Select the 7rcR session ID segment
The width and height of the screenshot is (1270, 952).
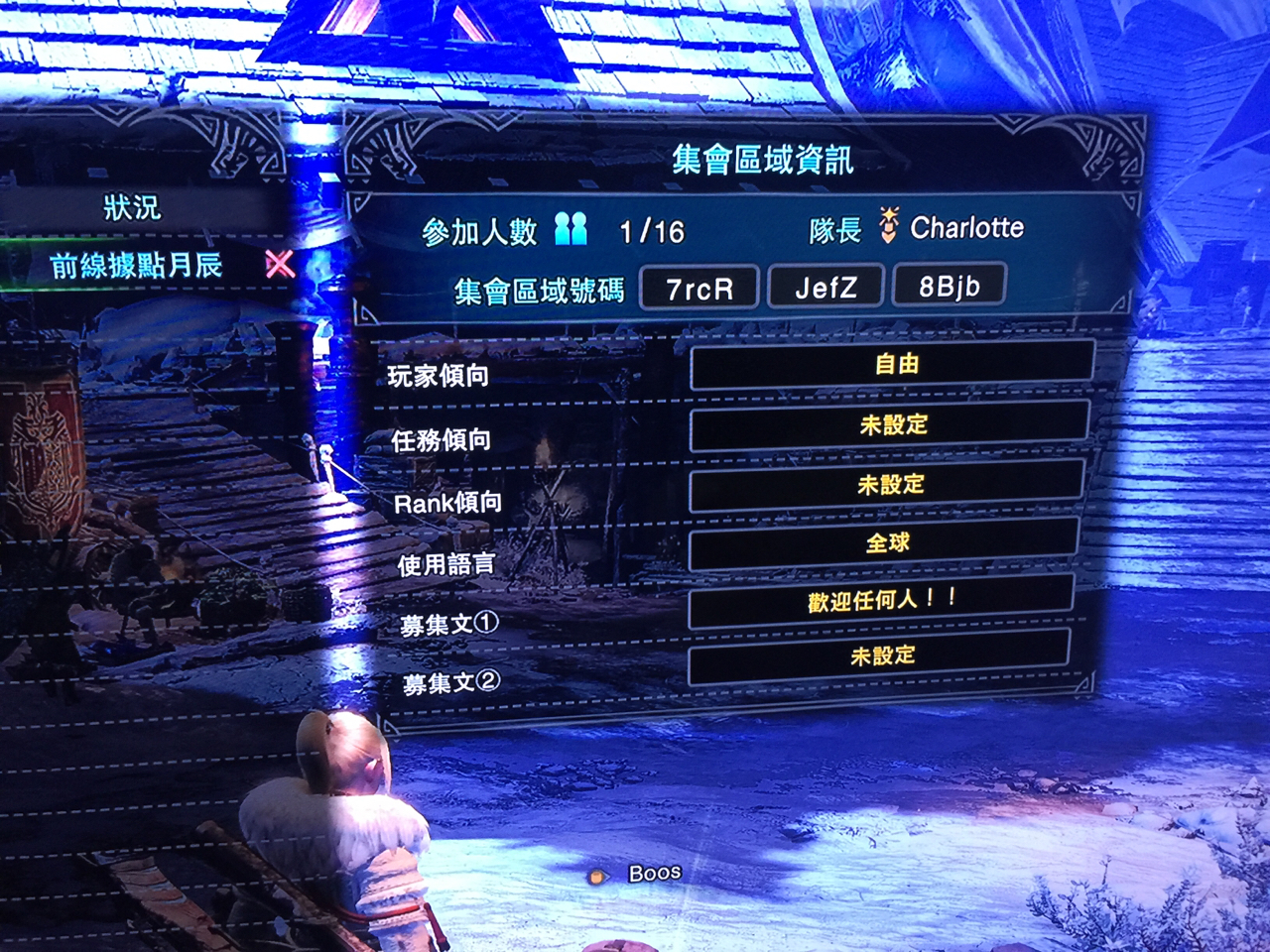pos(699,287)
